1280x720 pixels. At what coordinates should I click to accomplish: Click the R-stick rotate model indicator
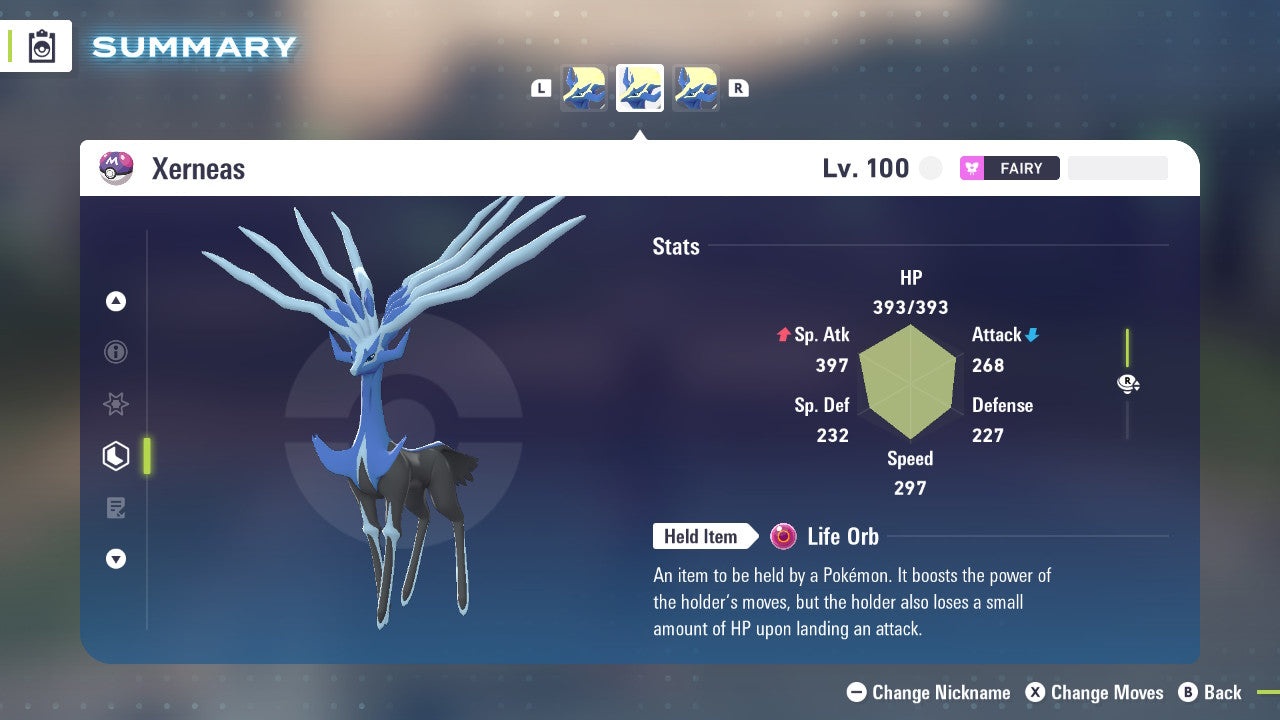[1128, 383]
